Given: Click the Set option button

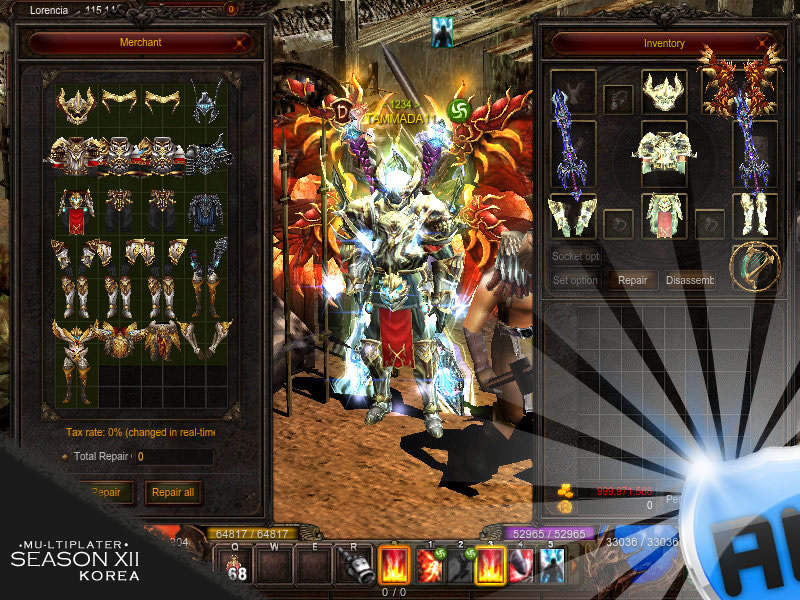Looking at the screenshot, I should (575, 281).
